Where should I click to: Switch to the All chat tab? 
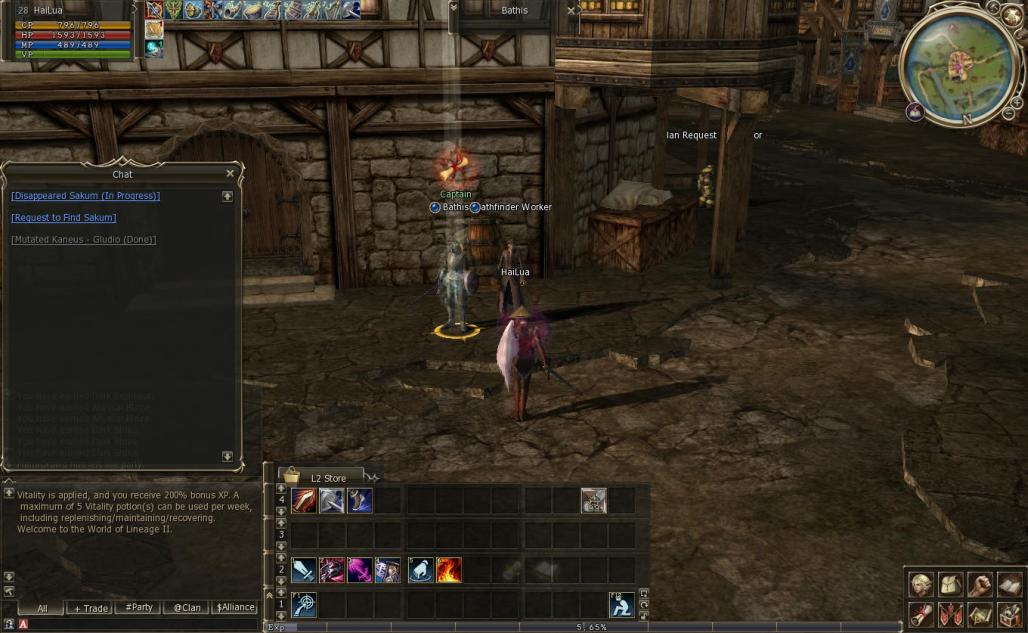tap(42, 608)
